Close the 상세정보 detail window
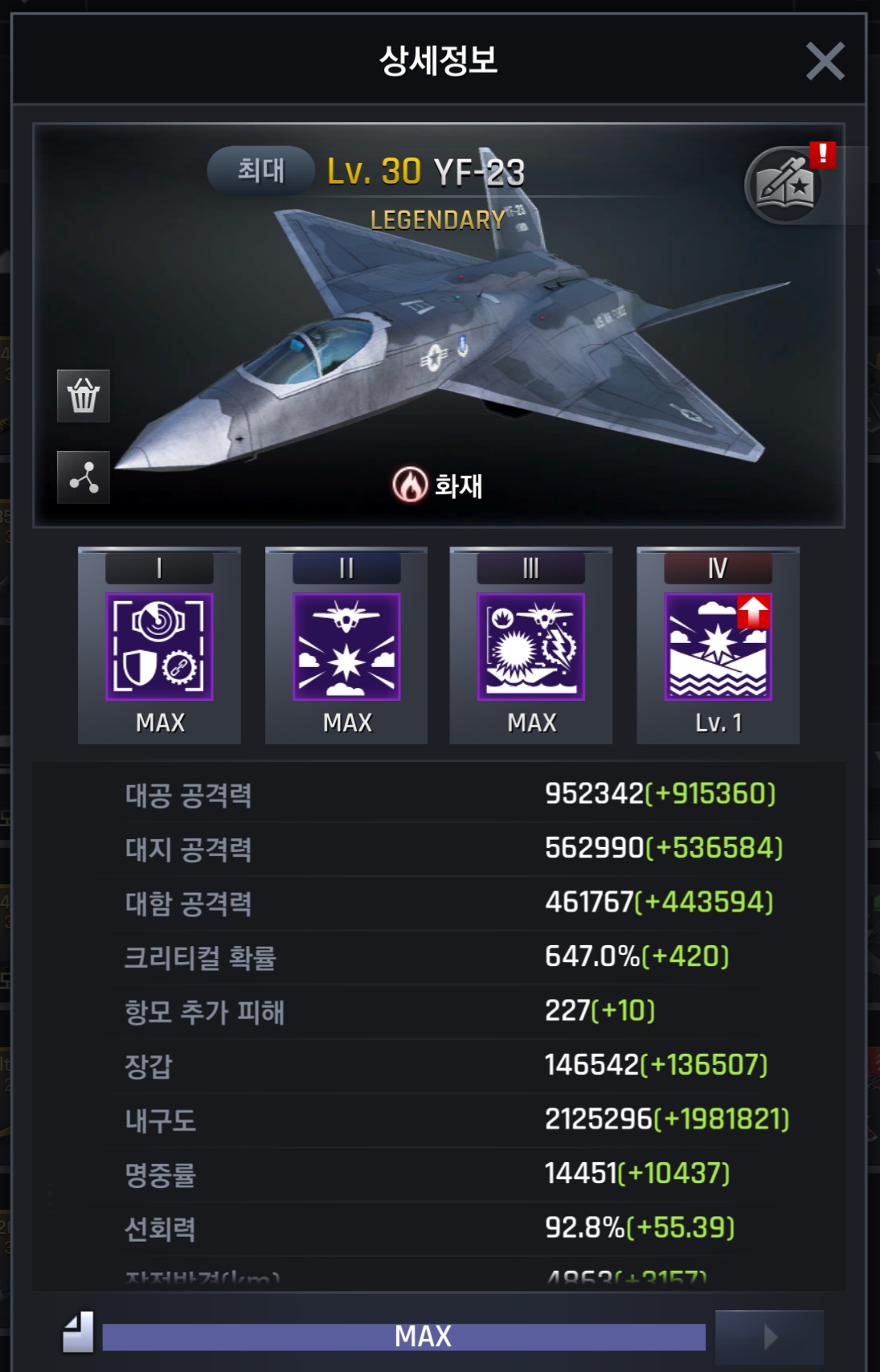 (825, 61)
